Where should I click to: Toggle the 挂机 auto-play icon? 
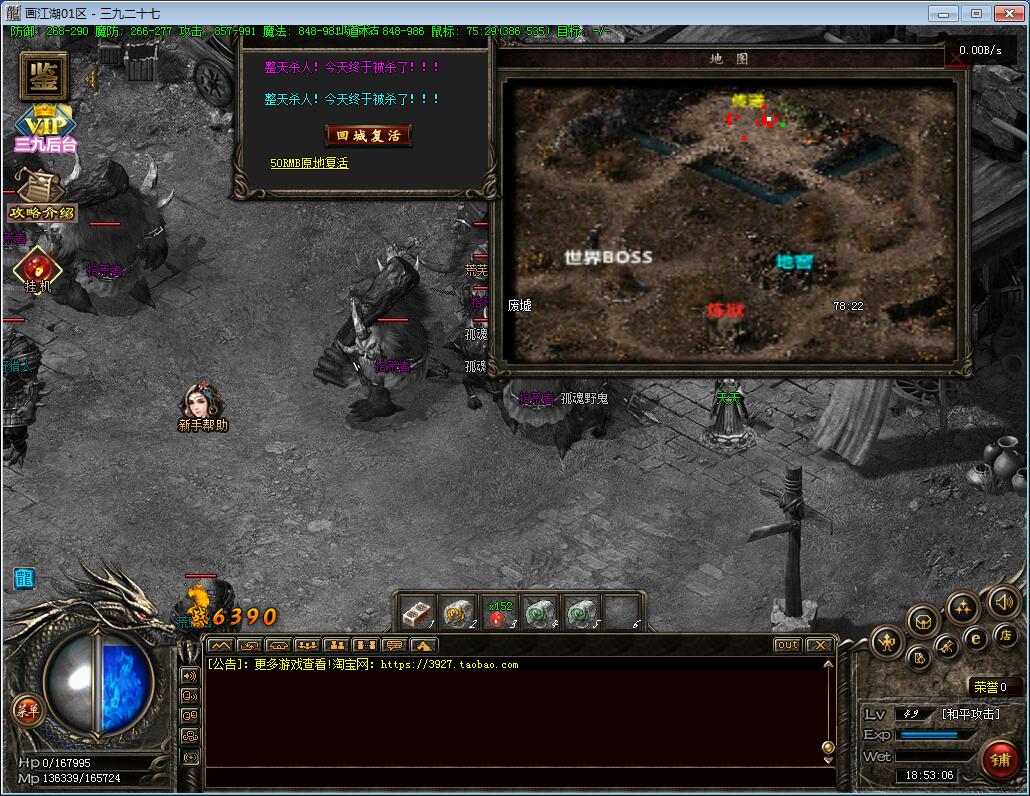click(37, 269)
